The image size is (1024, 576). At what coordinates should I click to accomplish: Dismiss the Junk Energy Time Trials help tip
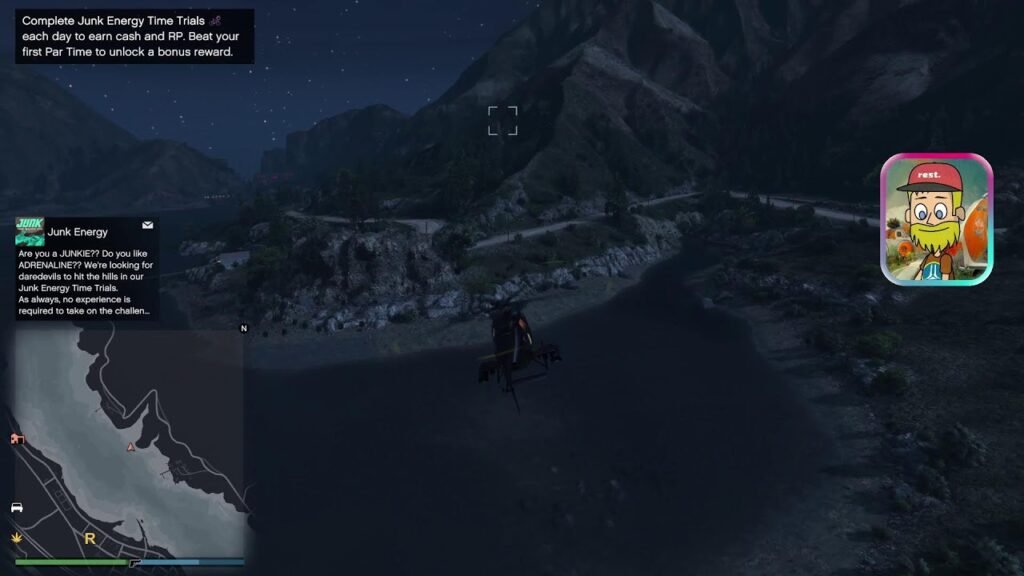click(134, 36)
